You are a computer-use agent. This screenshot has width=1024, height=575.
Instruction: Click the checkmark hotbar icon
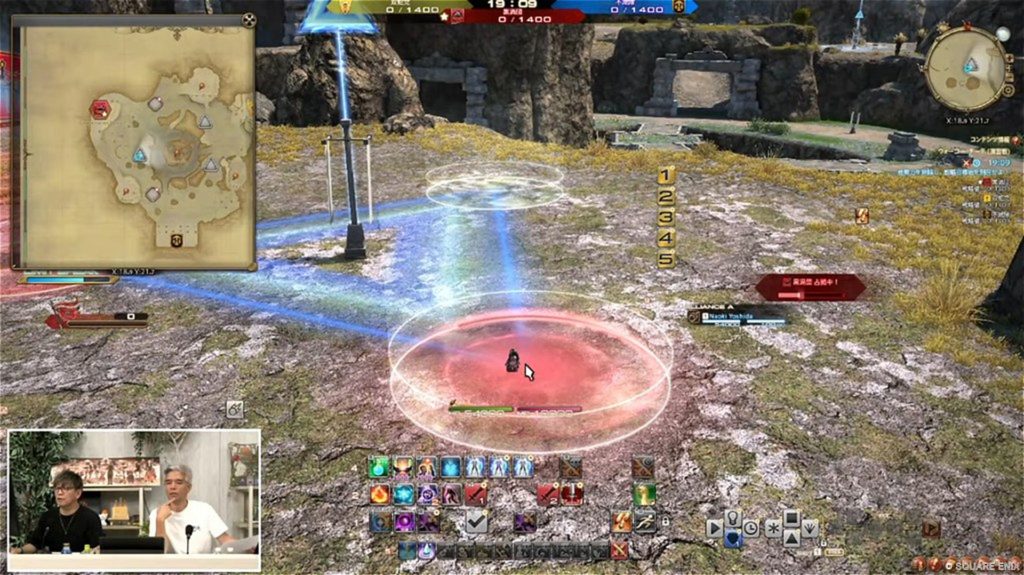[x=477, y=521]
